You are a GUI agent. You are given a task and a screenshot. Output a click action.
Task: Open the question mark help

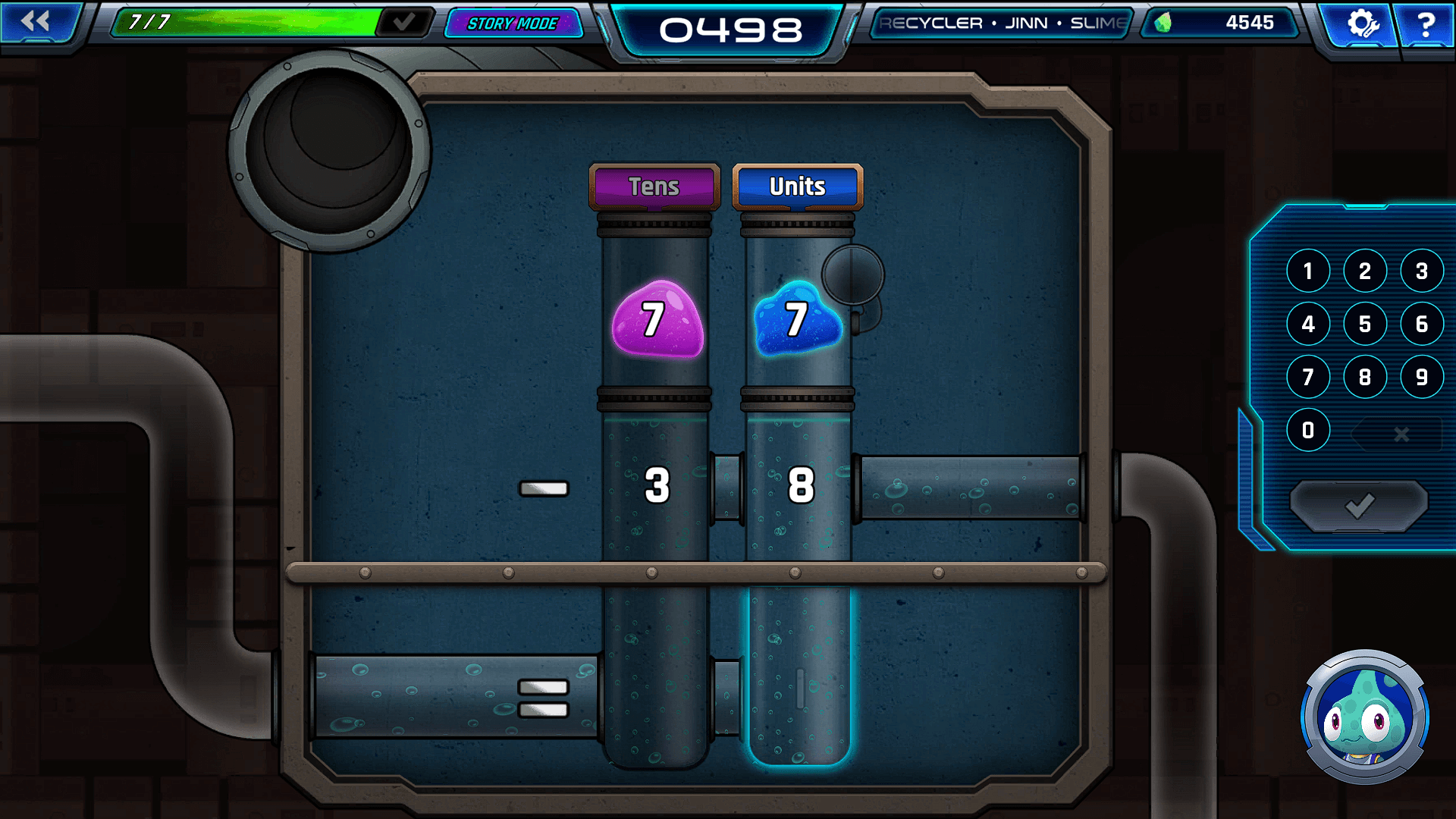pyautogui.click(x=1425, y=24)
